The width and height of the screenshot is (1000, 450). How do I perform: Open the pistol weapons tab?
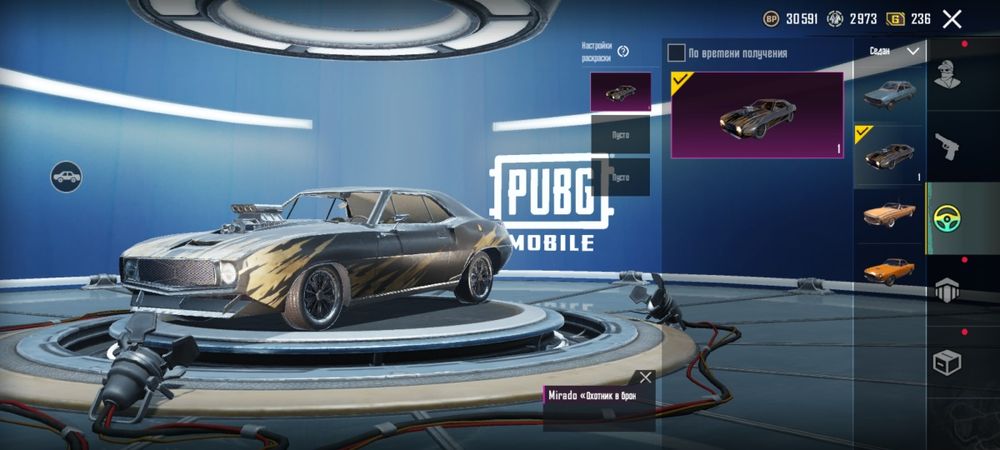tap(947, 147)
